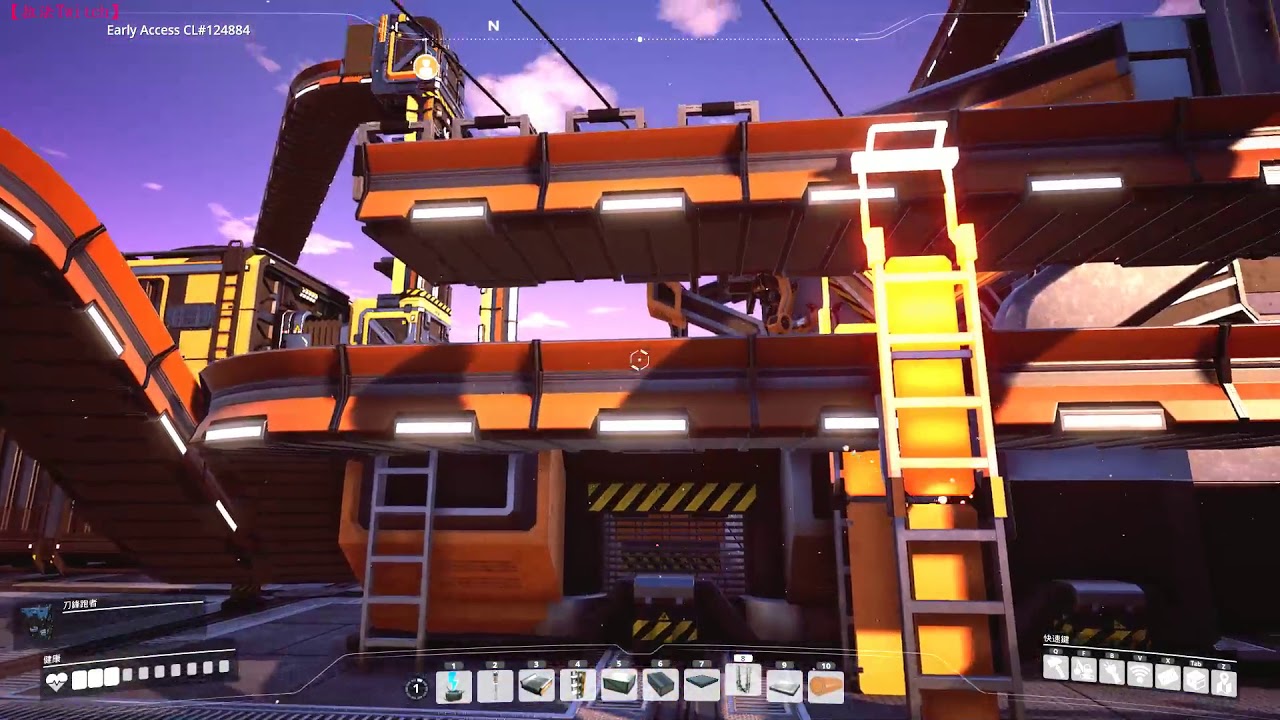1280x720 pixels.
Task: Choose the dark flat platform in slot 7
Action: [701, 686]
